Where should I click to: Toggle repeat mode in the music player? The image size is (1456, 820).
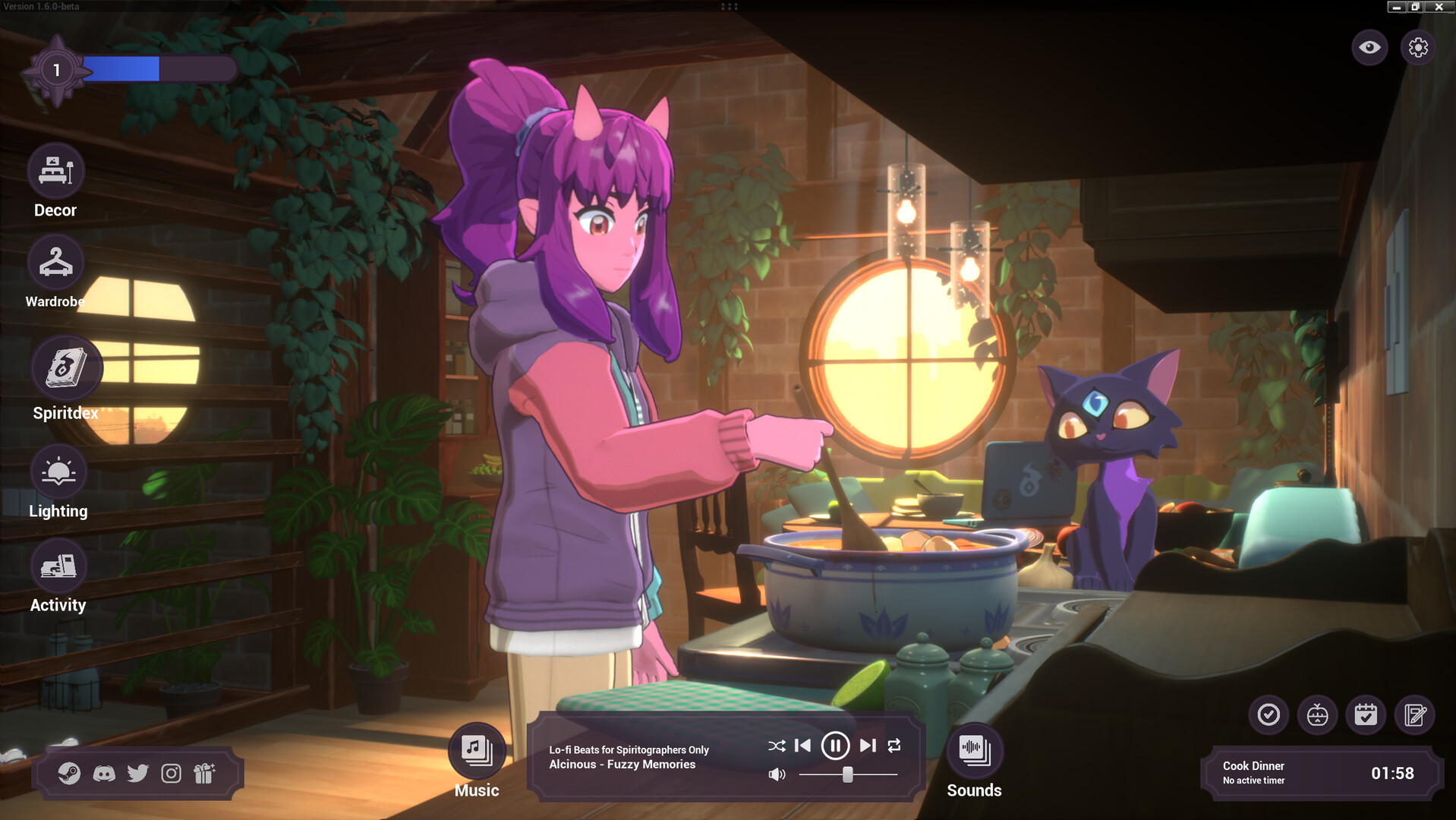coord(894,746)
